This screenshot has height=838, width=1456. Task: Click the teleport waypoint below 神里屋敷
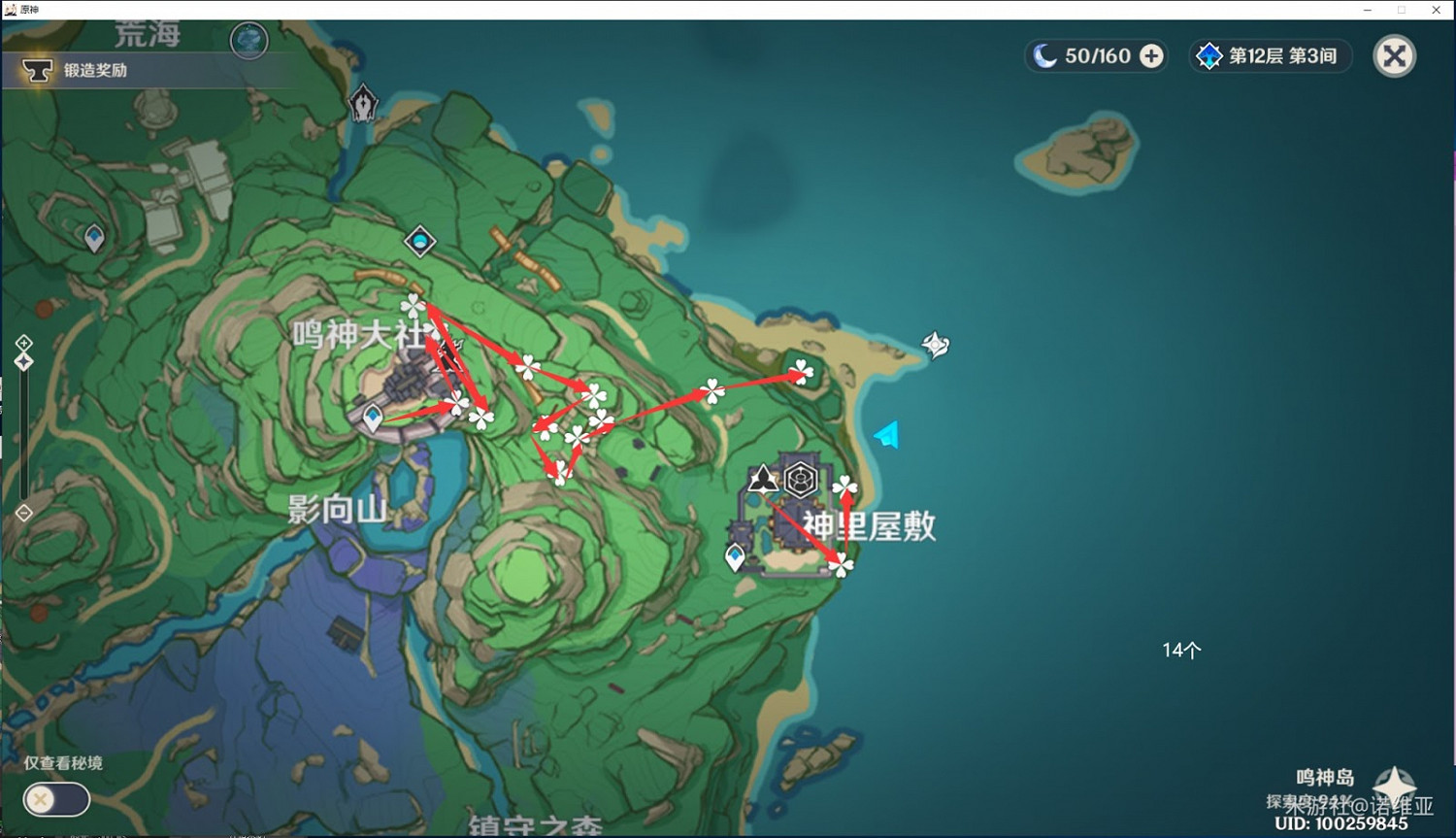tap(736, 555)
